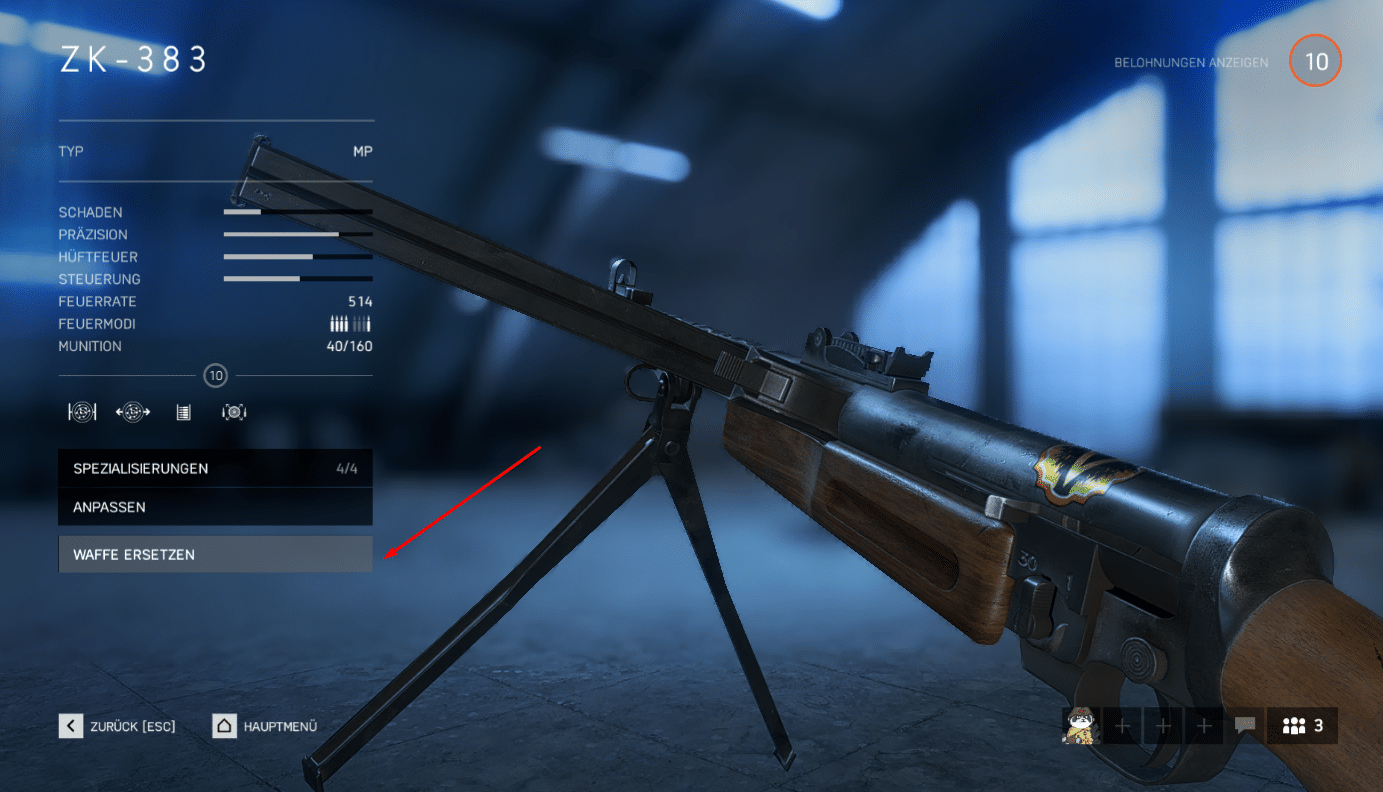Click the panda soldier player avatar
Viewport: 1383px width, 792px height.
click(x=1080, y=726)
